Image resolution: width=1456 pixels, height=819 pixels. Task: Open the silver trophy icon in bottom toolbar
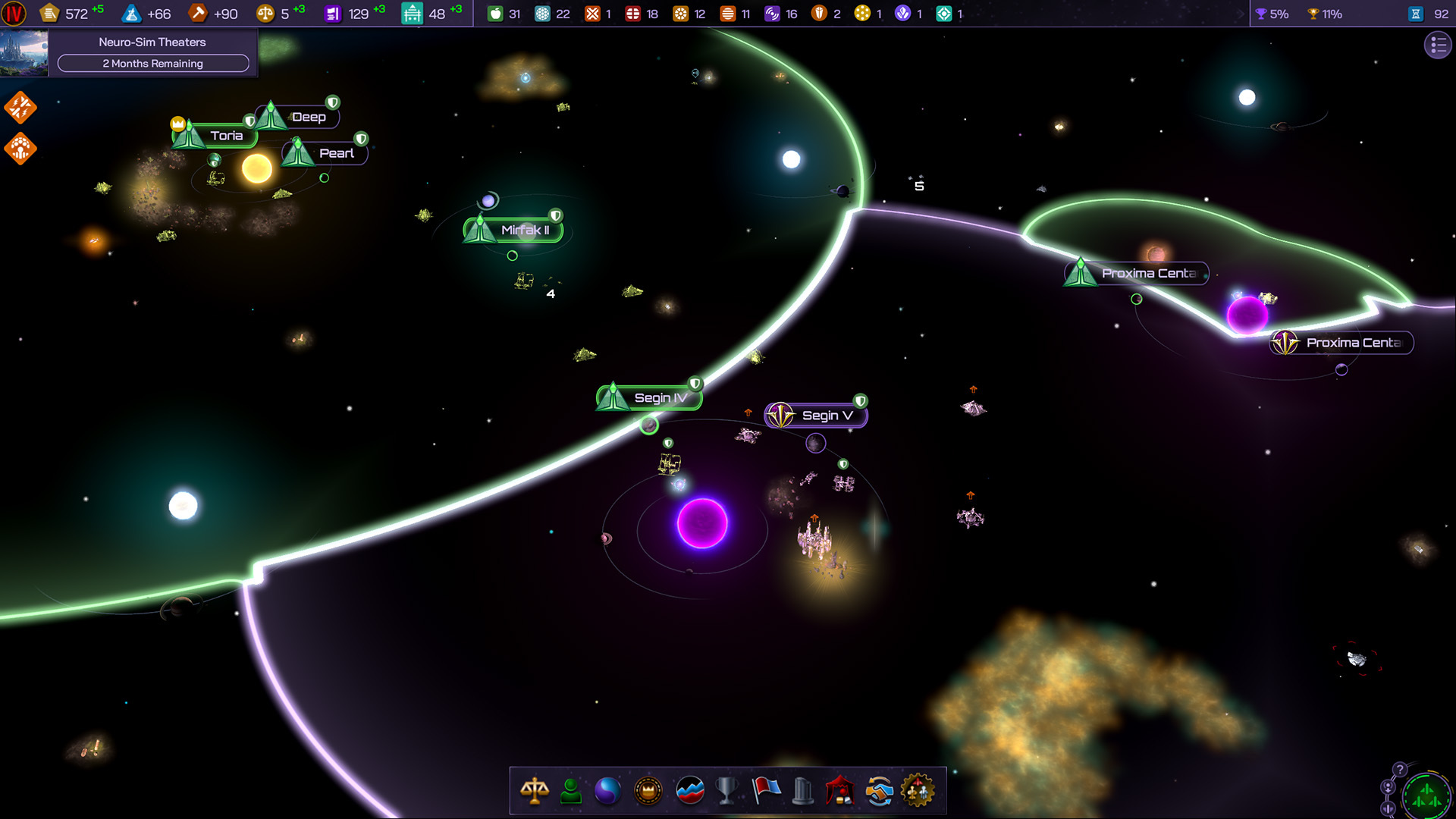pos(726,791)
